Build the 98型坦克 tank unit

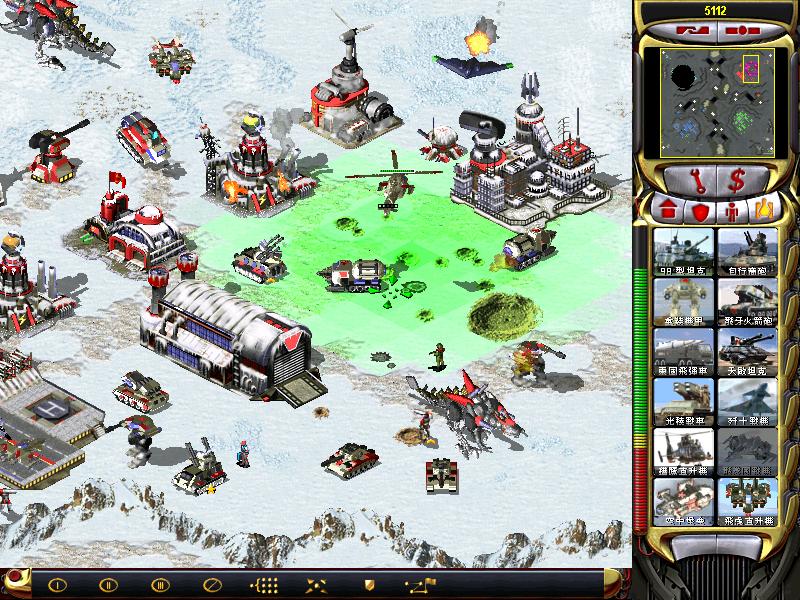[683, 251]
